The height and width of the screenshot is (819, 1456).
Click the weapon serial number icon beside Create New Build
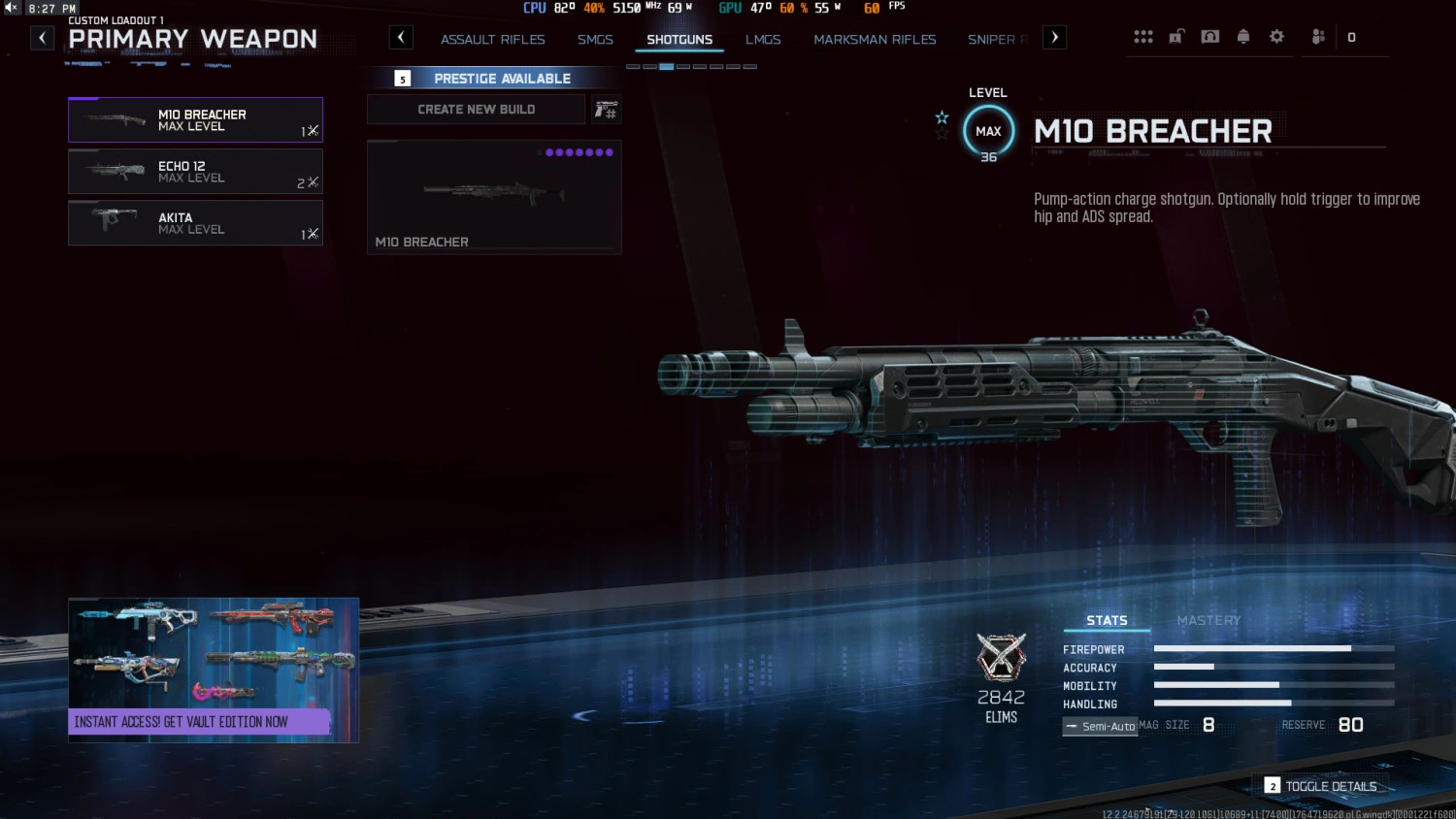point(606,109)
